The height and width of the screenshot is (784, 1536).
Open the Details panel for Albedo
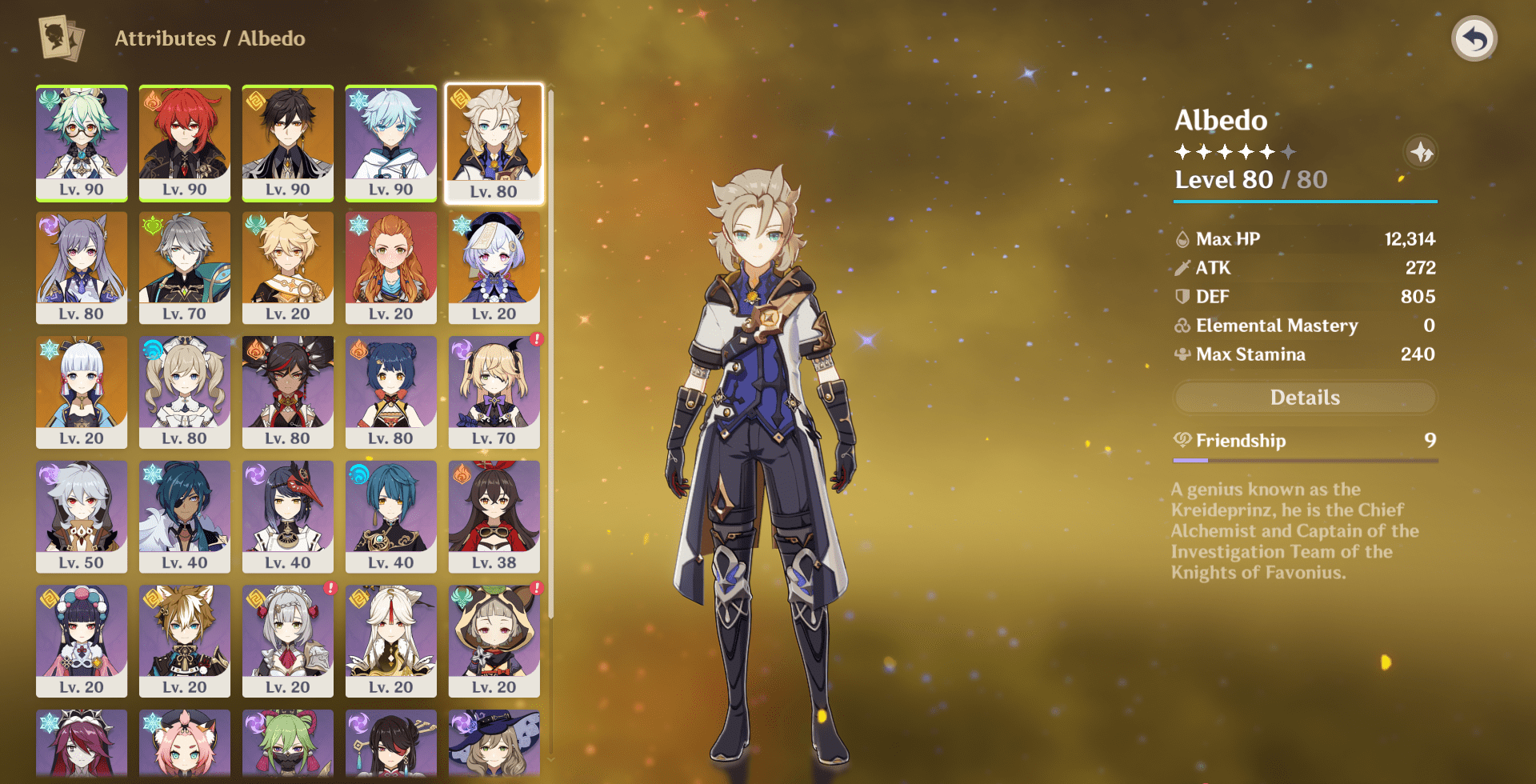pyautogui.click(x=1305, y=397)
